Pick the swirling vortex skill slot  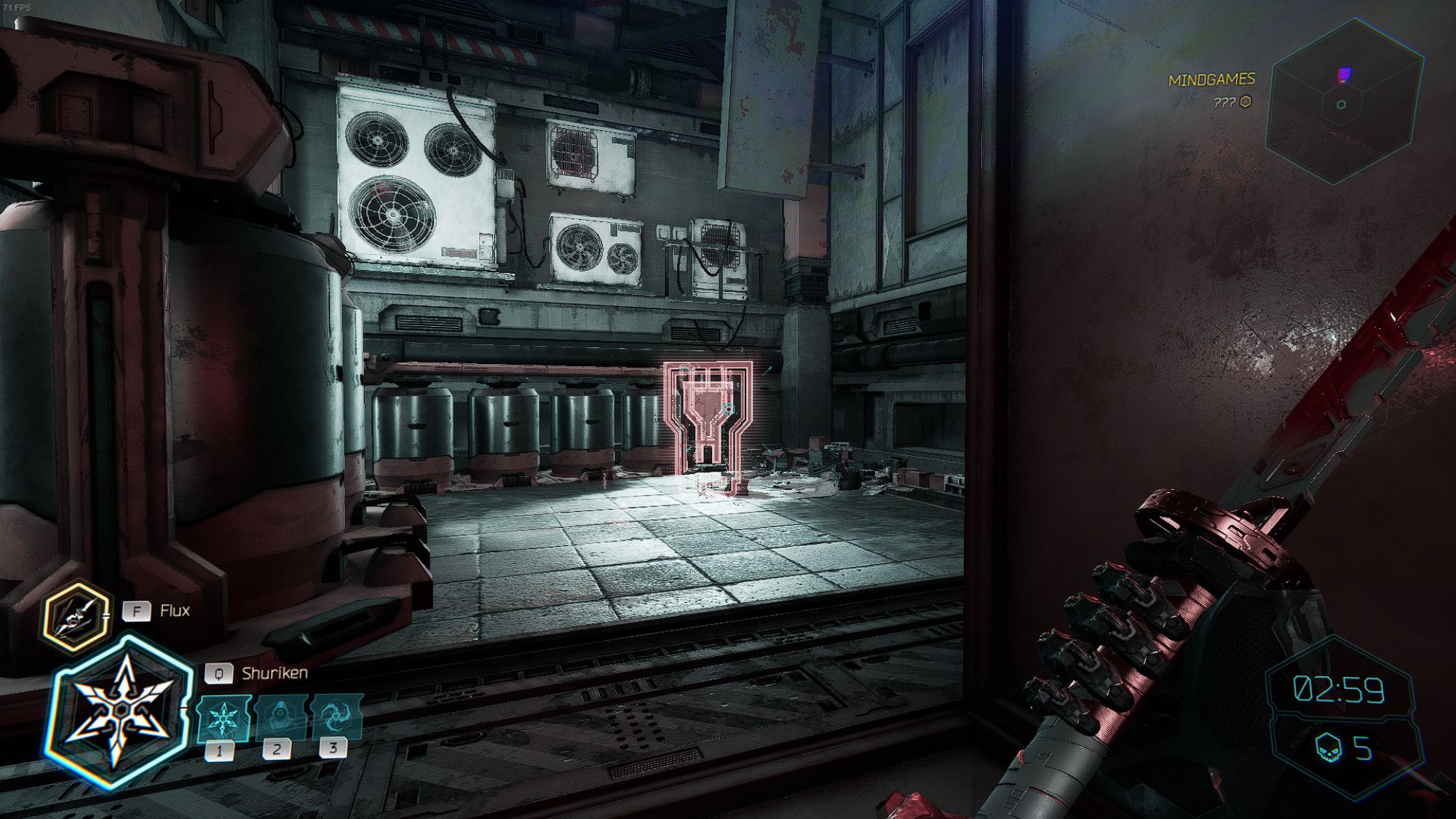336,716
